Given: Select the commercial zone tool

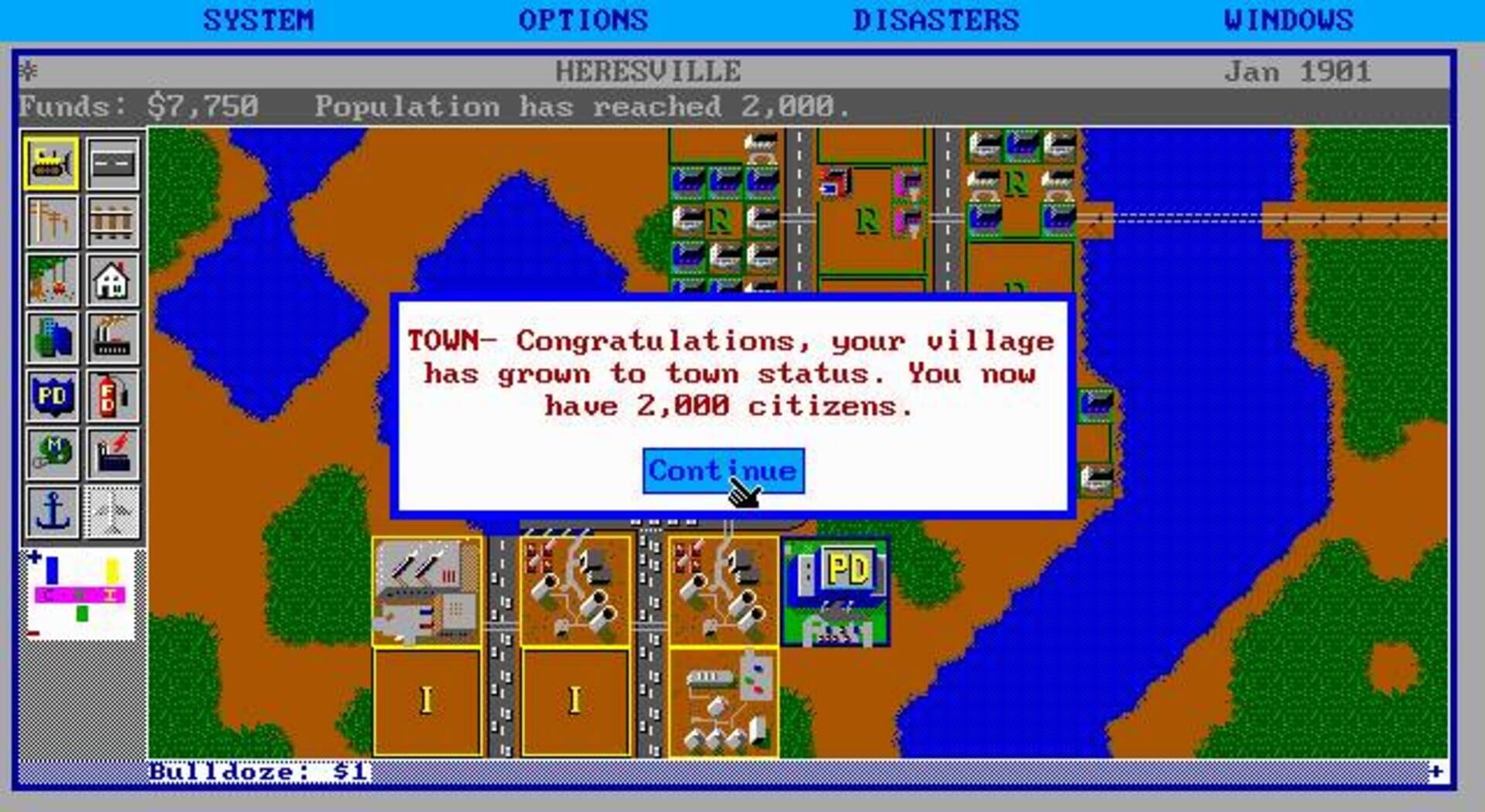Looking at the screenshot, I should coord(51,338).
